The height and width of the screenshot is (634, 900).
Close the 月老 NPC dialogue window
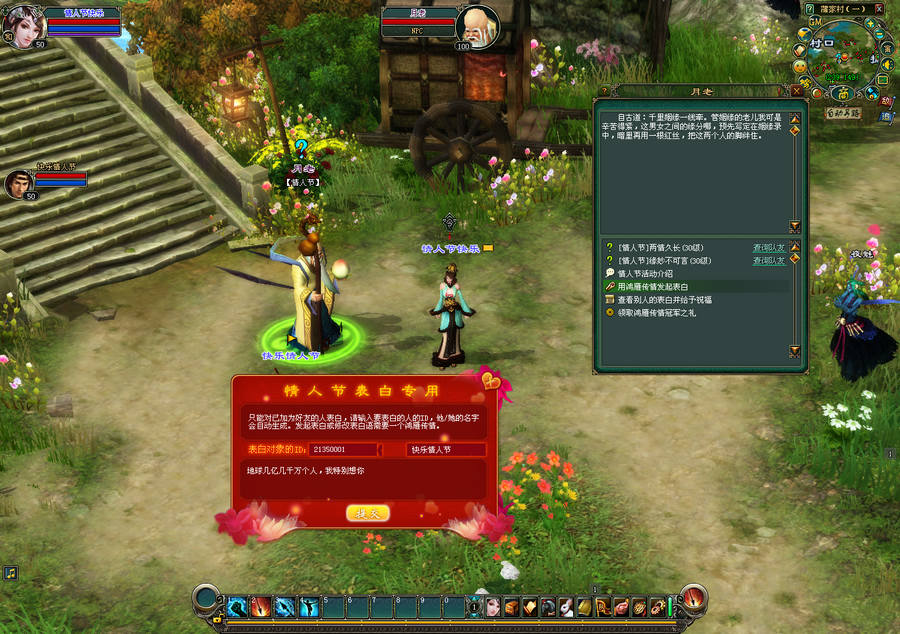(x=796, y=91)
